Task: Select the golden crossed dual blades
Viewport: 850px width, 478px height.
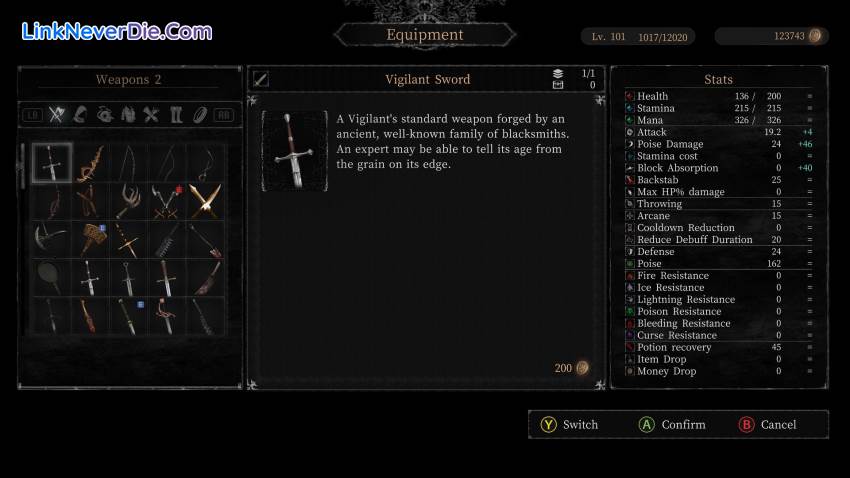Action: [203, 200]
